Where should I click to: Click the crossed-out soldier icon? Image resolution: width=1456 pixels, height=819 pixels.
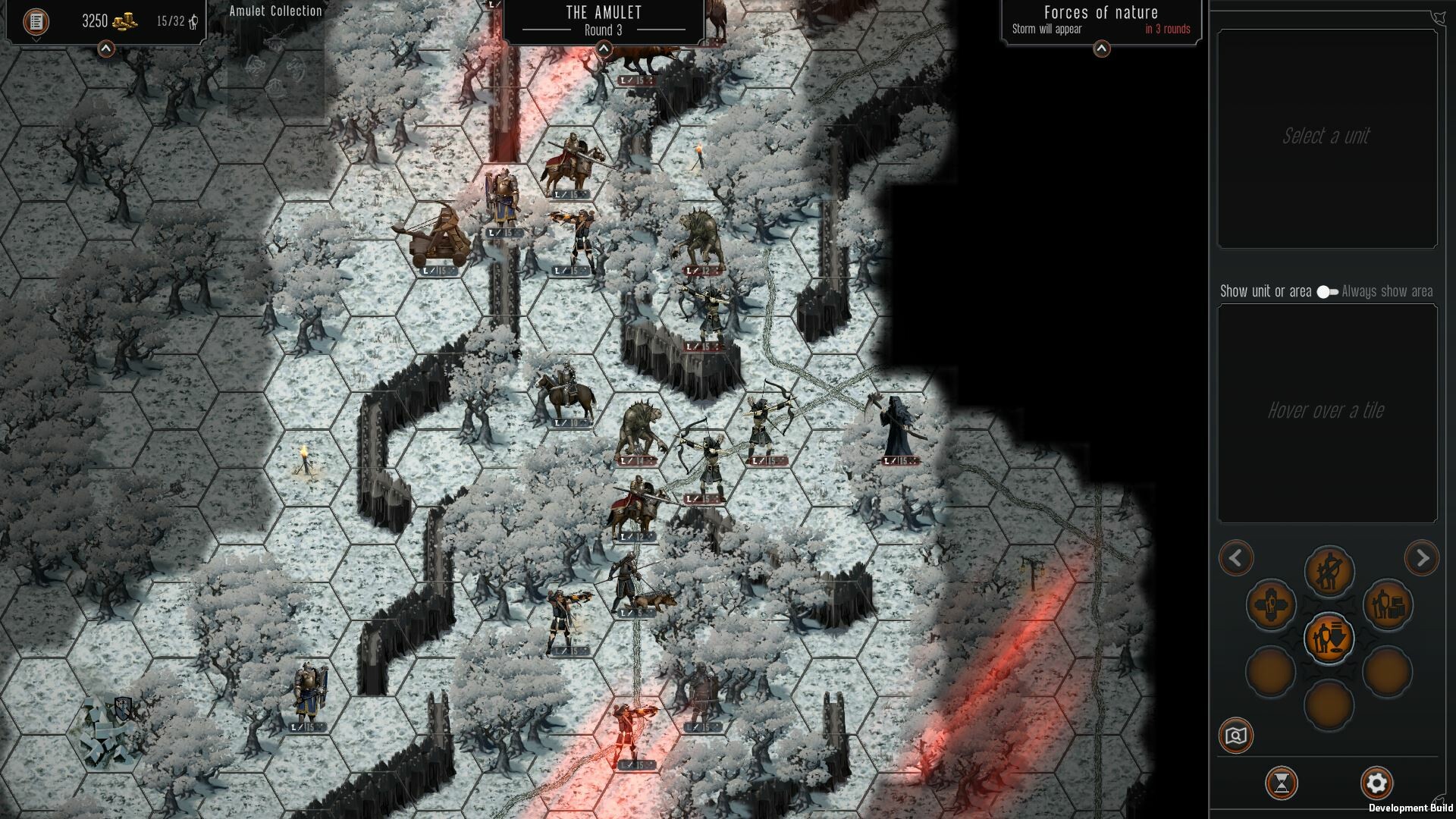click(x=1329, y=571)
